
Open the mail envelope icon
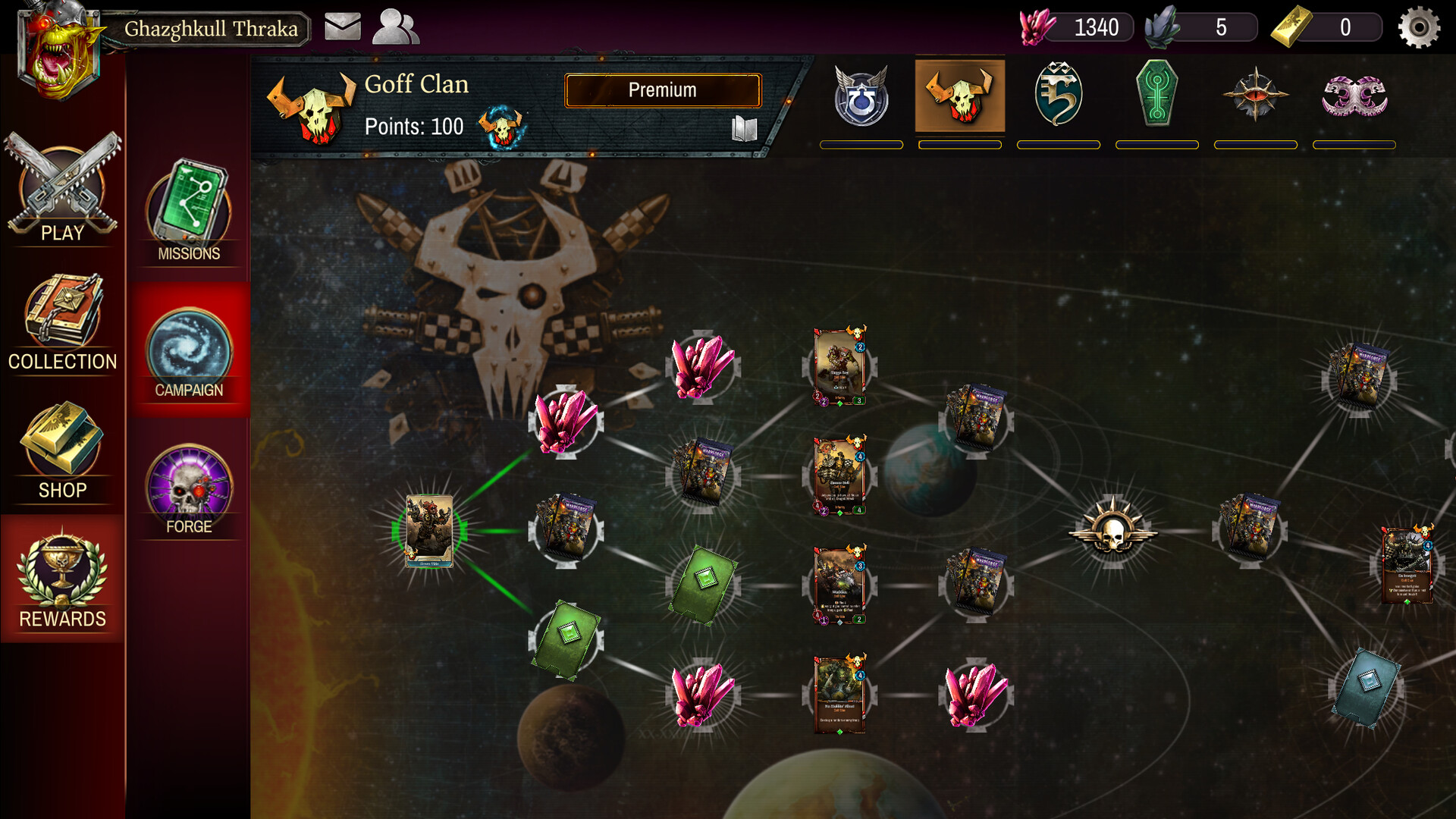[341, 27]
